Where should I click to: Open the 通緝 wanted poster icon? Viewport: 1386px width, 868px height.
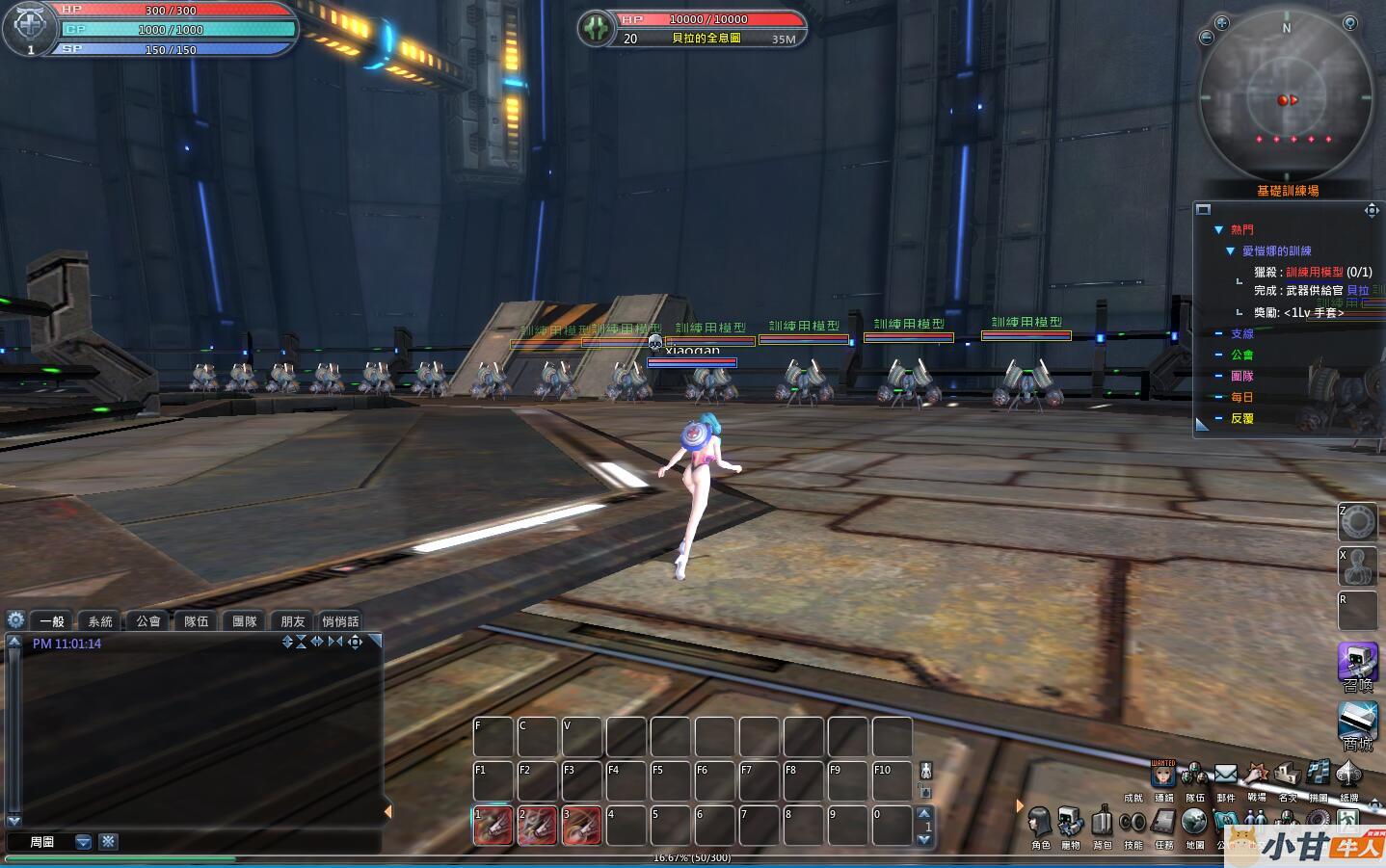click(1163, 774)
